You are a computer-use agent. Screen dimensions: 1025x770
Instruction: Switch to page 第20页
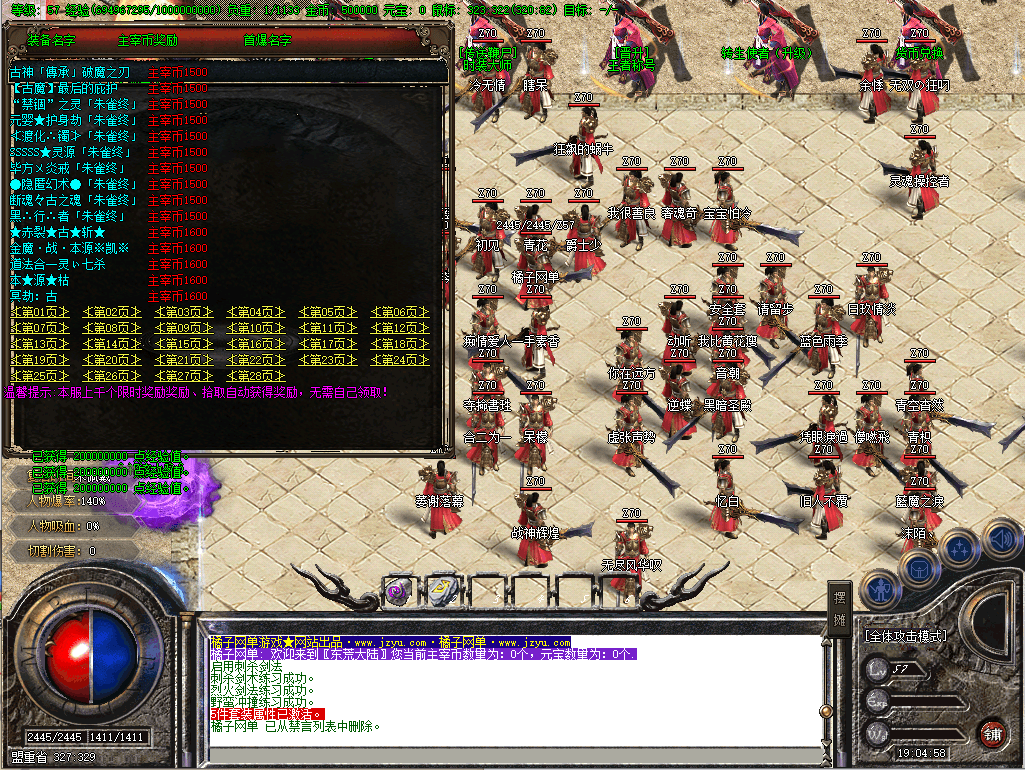(112, 360)
